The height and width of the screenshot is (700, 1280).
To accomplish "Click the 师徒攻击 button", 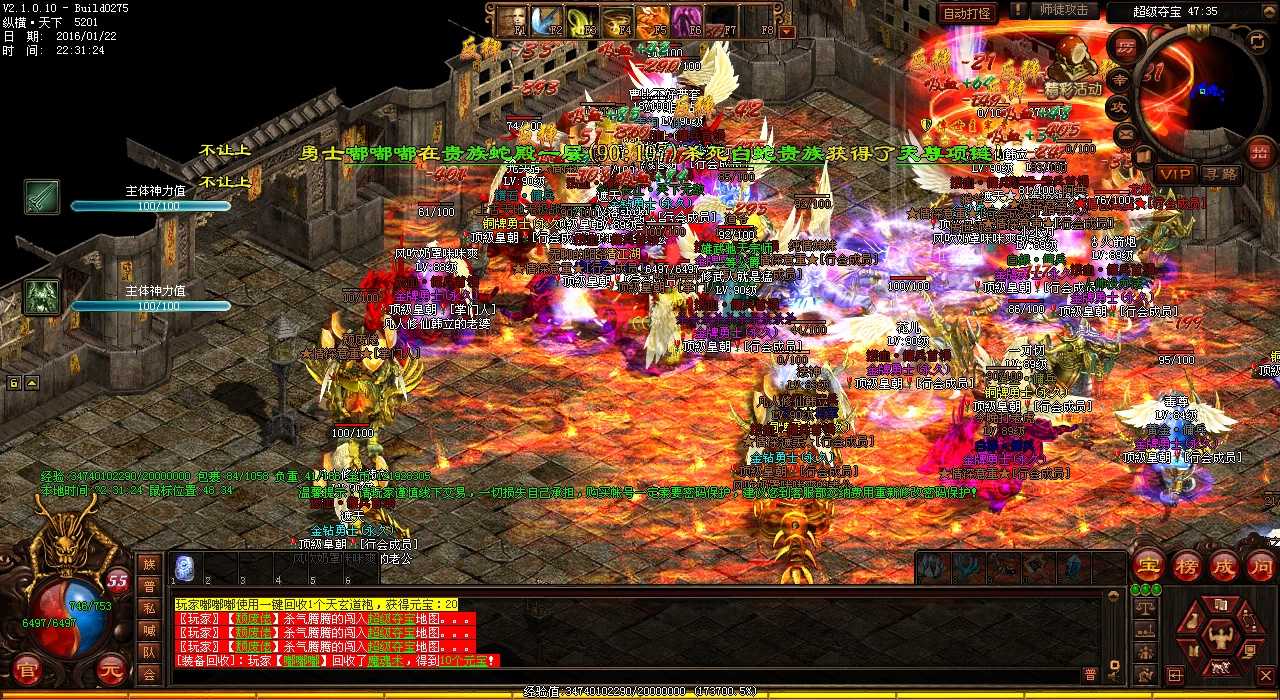I will (1064, 11).
